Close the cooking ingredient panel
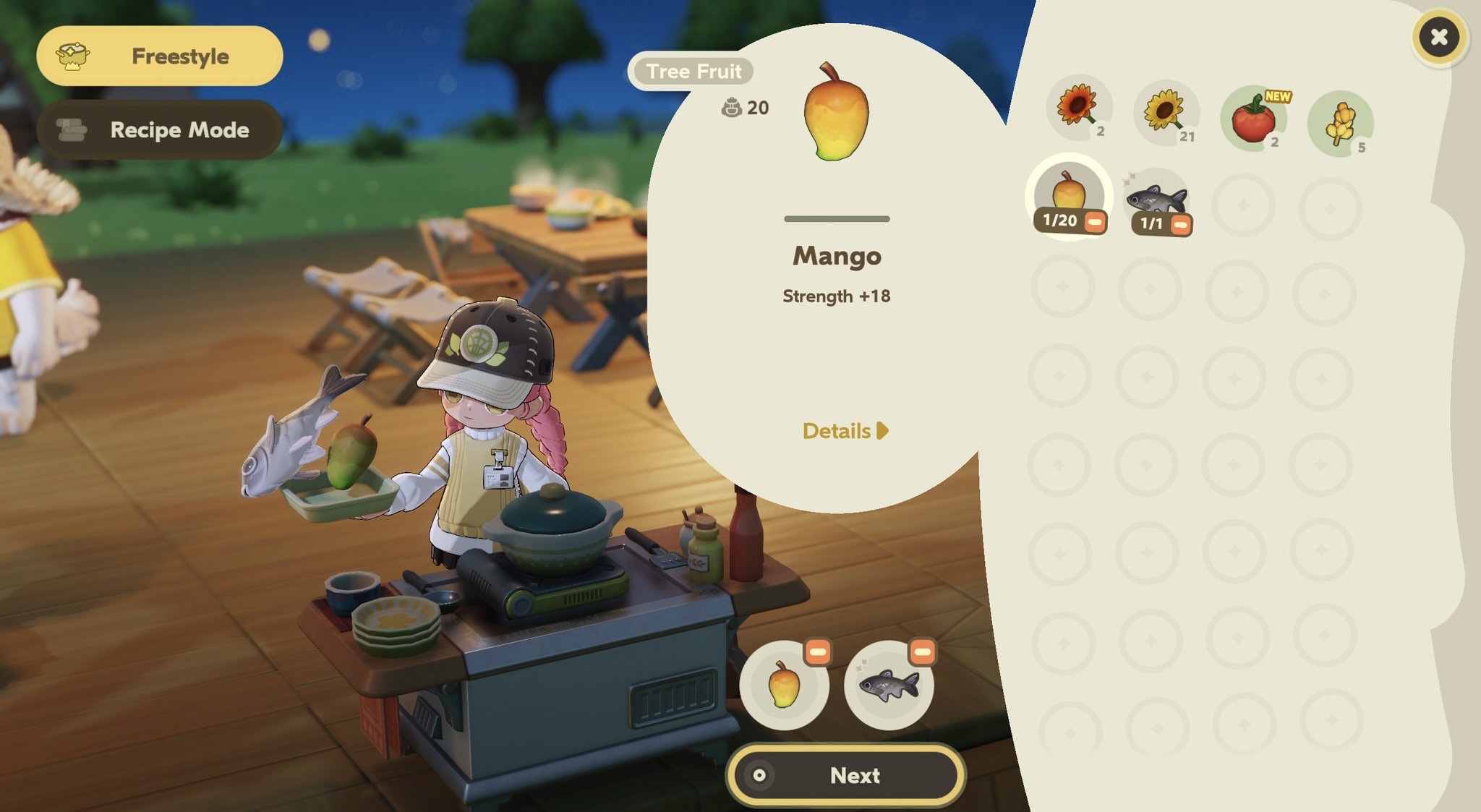Image resolution: width=1481 pixels, height=812 pixels. (1438, 37)
